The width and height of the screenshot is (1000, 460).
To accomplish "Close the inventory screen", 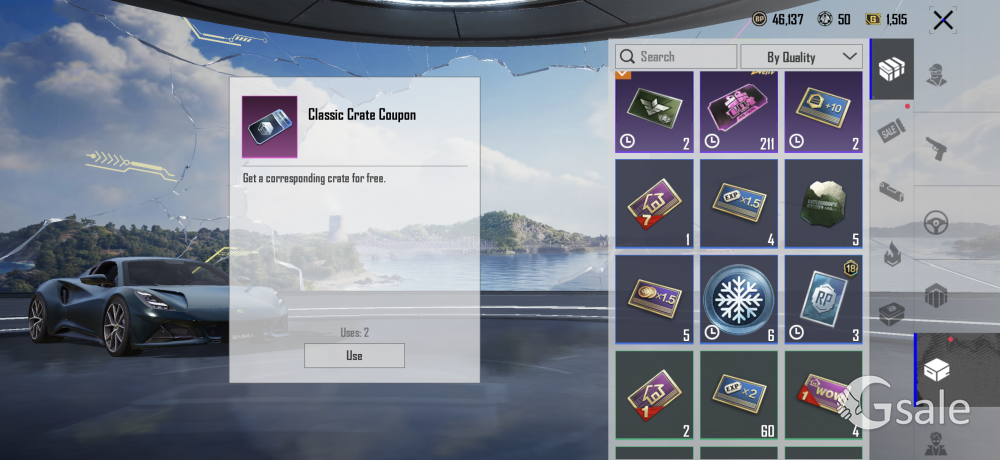I will [x=942, y=20].
